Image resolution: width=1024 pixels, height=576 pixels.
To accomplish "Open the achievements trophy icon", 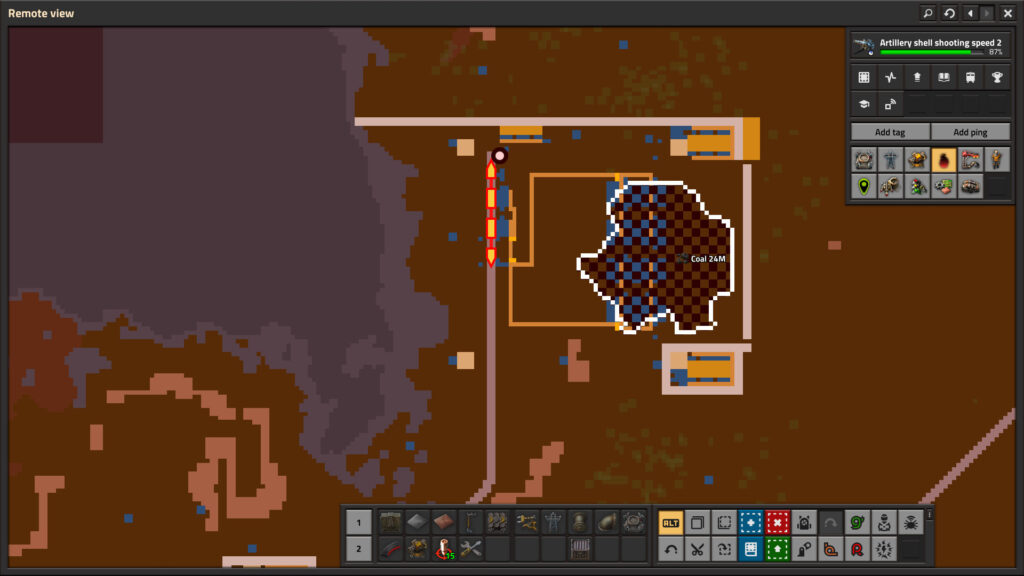I will coord(997,77).
